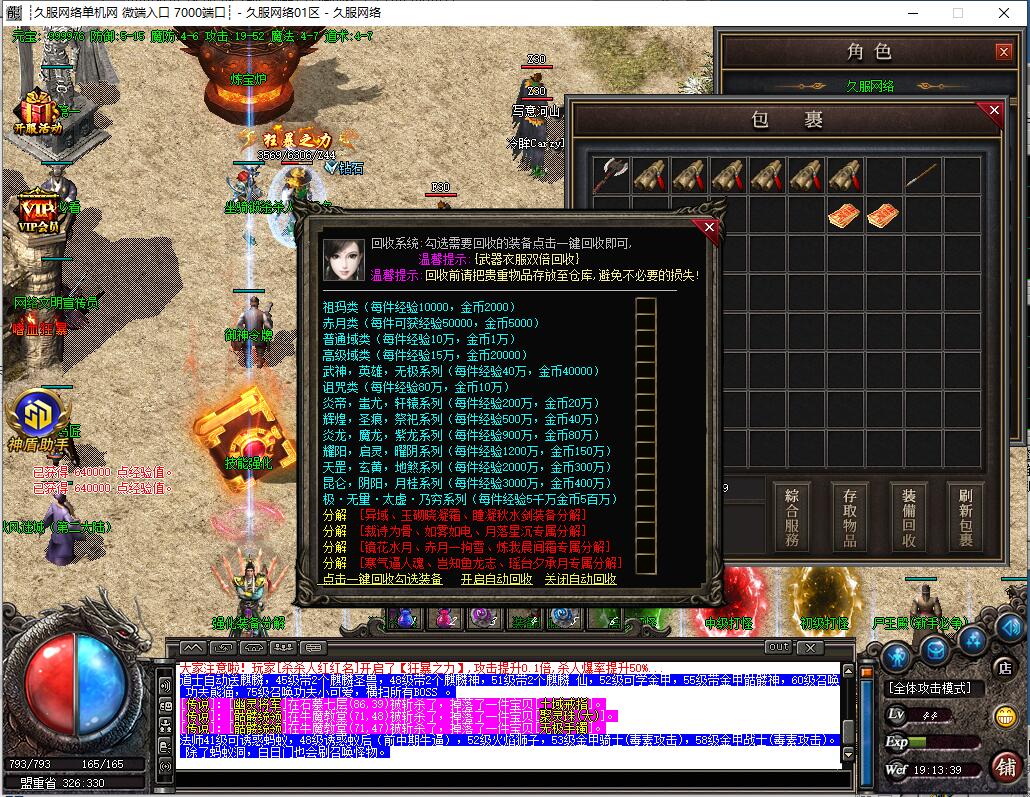
Task: Open the VIP会员 icon
Action: tap(36, 210)
